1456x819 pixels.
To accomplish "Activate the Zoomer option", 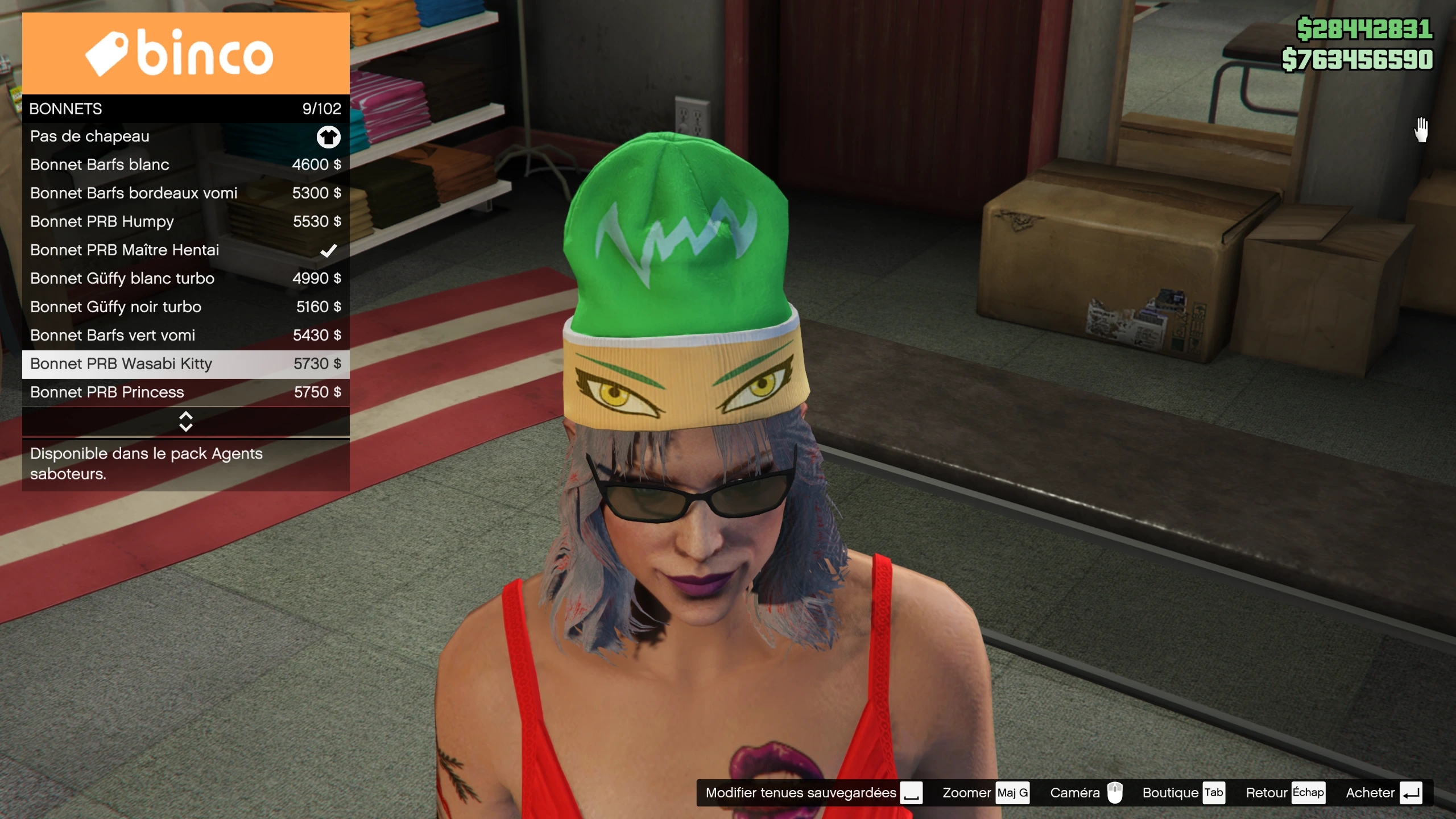I will click(x=985, y=793).
